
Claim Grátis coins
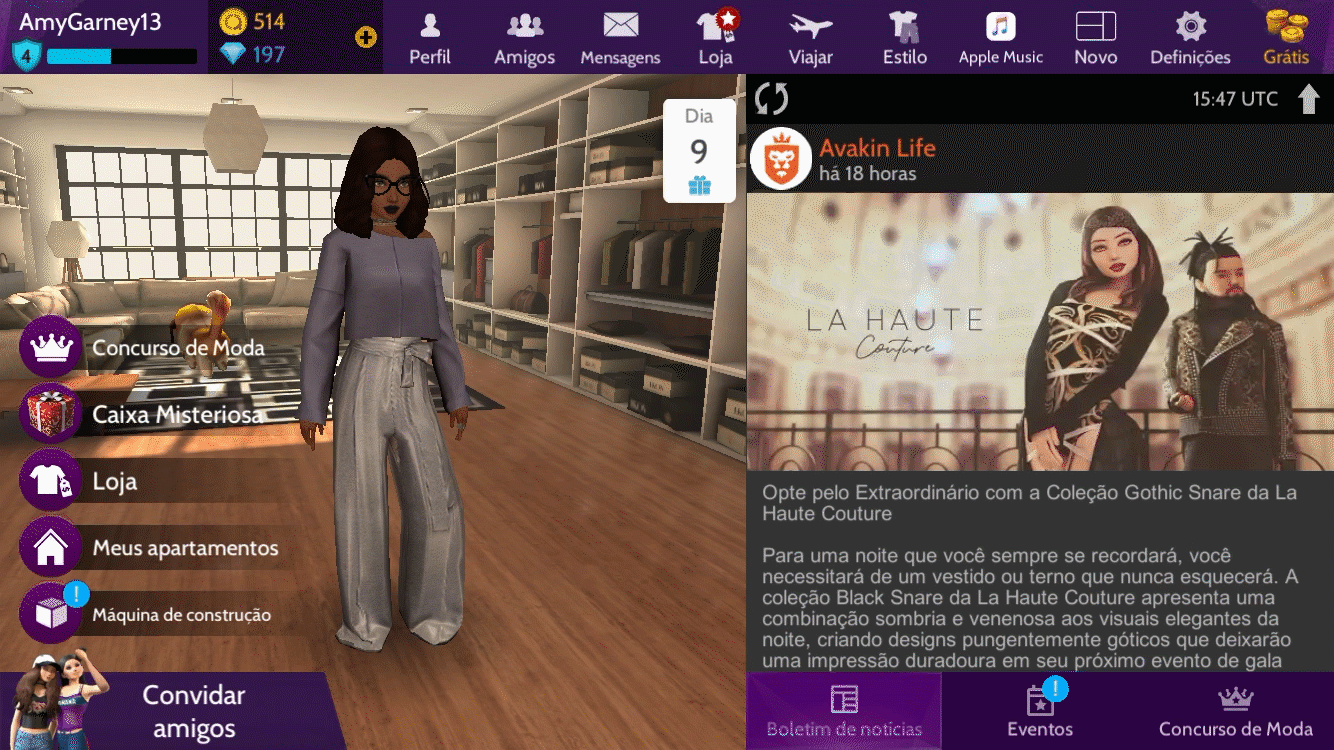pyautogui.click(x=1286, y=37)
